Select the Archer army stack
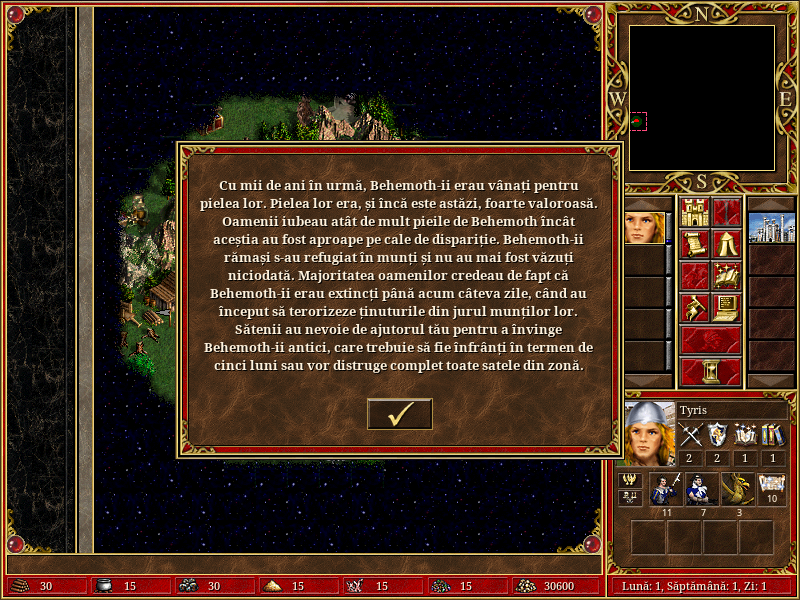Image resolution: width=800 pixels, height=600 pixels. point(701,489)
